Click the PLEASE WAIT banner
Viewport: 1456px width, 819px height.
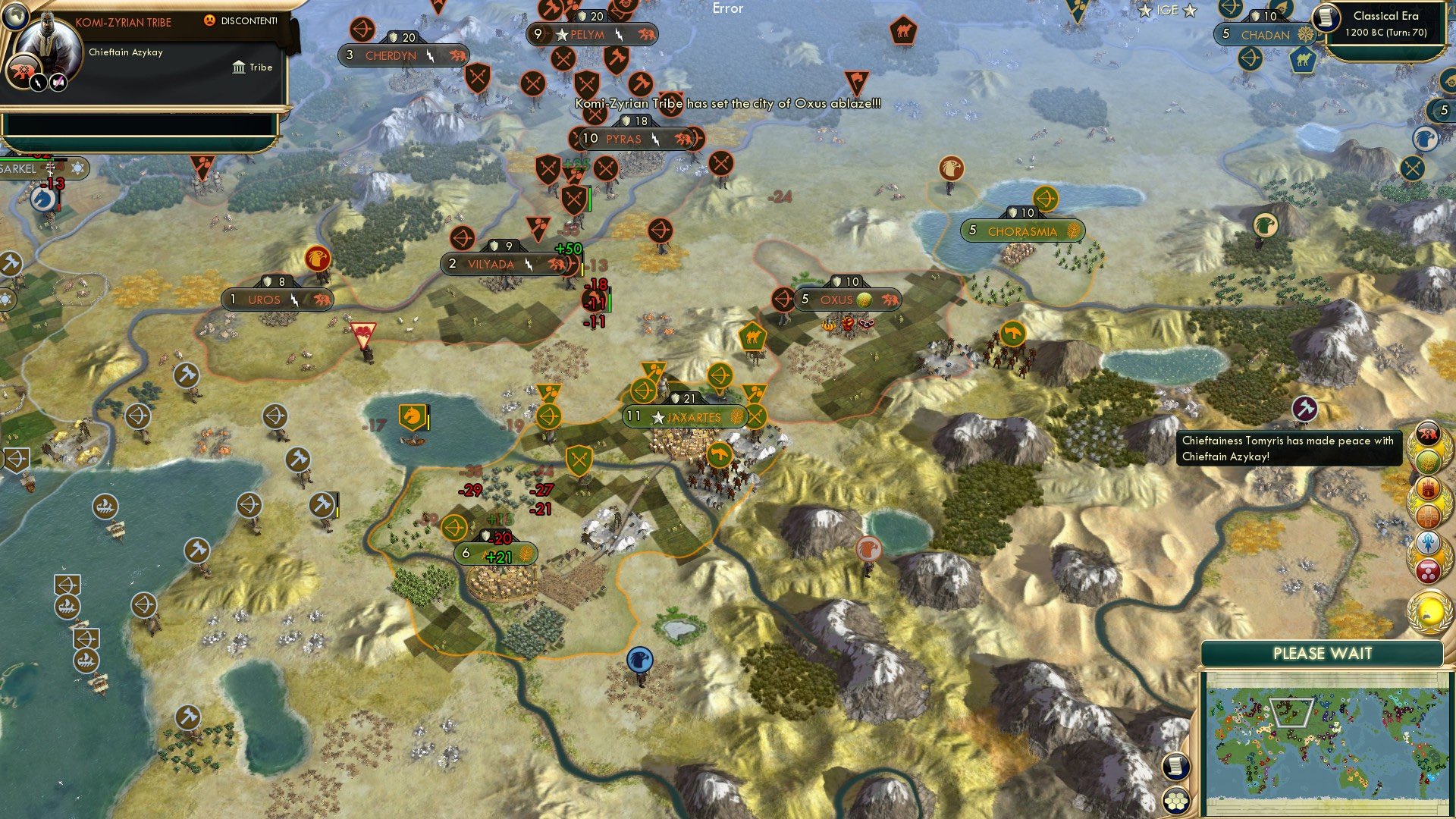[1323, 653]
